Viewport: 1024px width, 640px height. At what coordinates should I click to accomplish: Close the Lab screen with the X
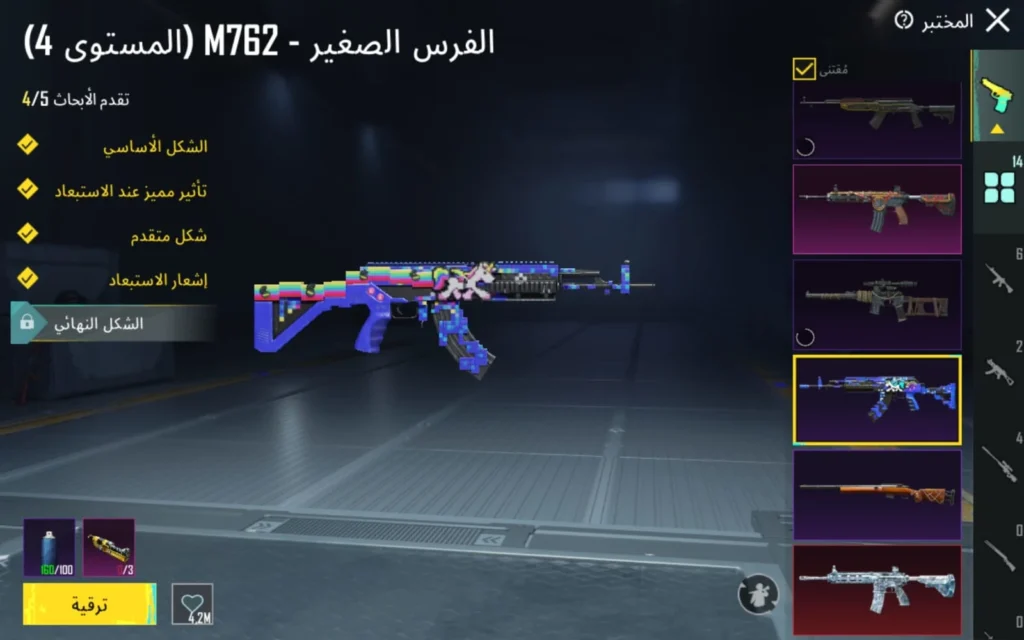(x=997, y=21)
